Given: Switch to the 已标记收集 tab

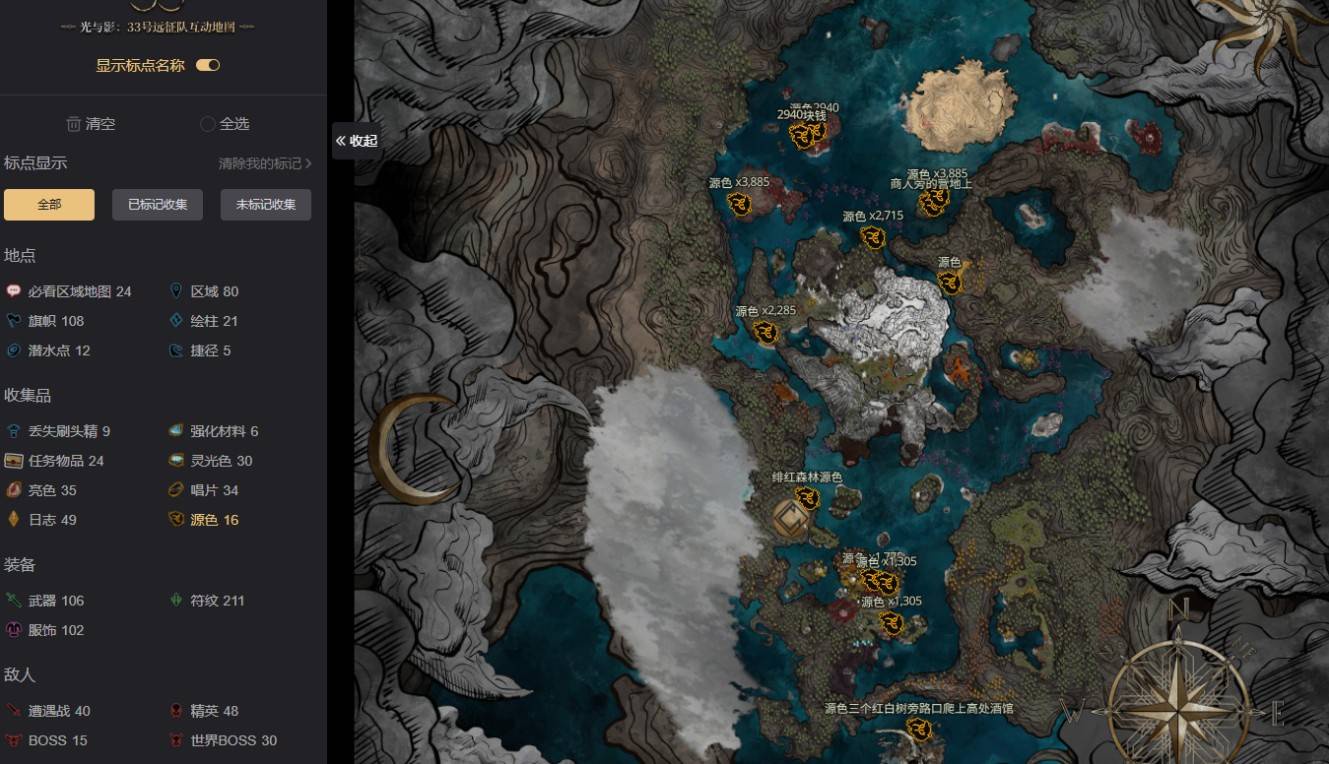Looking at the screenshot, I should click(x=157, y=205).
